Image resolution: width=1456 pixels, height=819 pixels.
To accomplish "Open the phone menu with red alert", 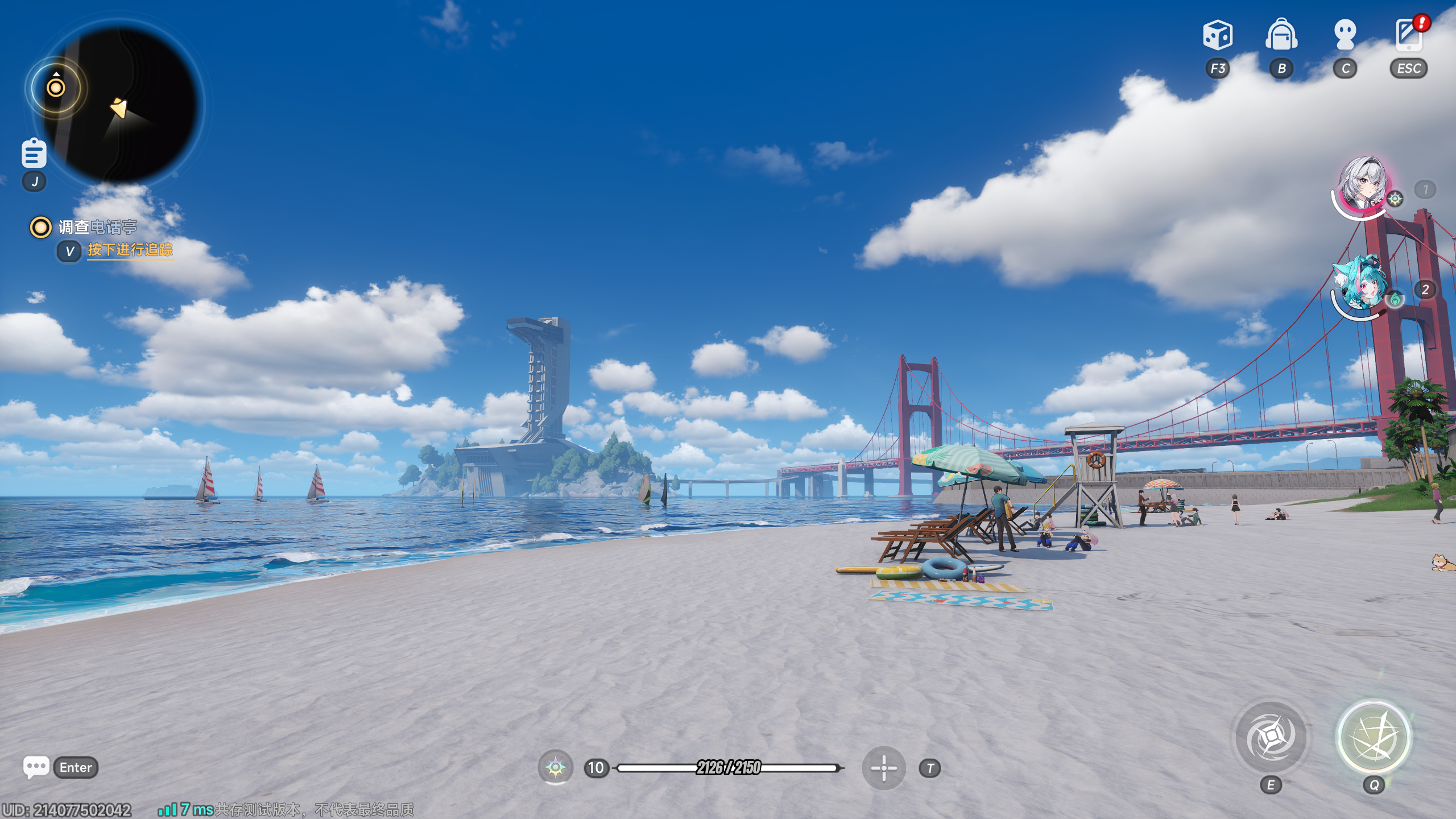I will 1409,35.
